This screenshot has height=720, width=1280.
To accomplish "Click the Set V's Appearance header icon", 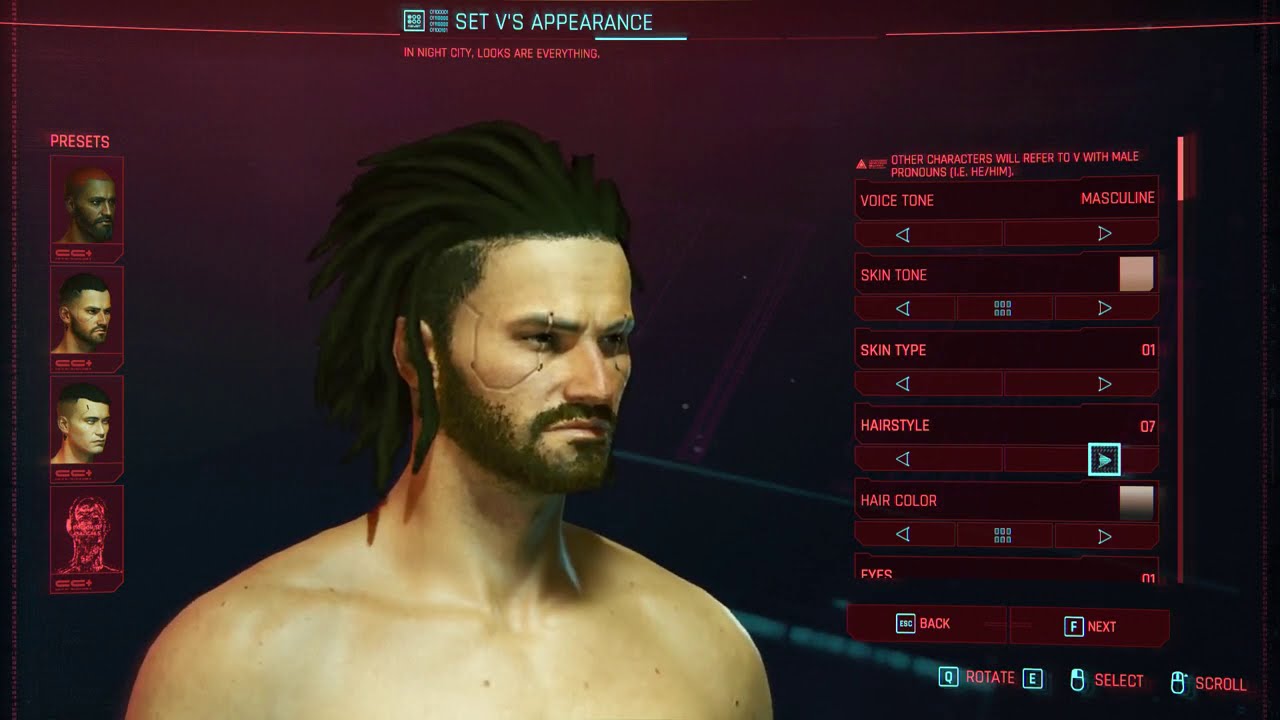I will pos(414,20).
